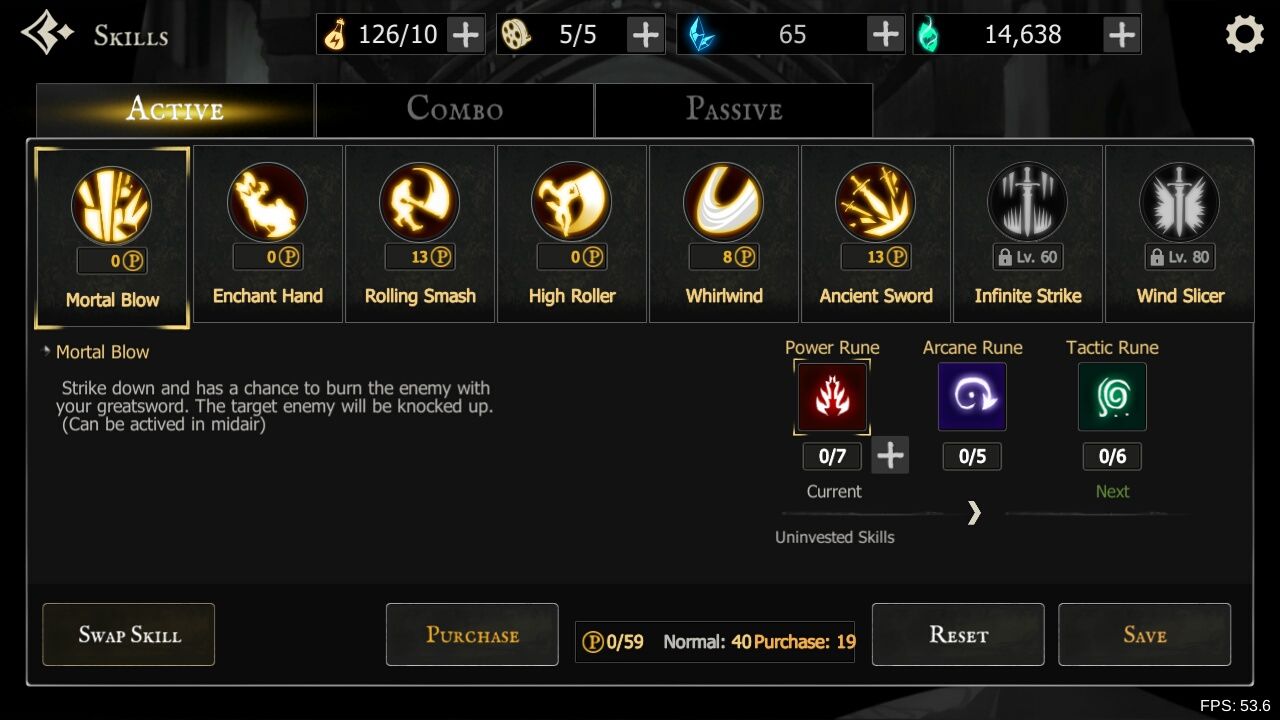Open the Purchase skill points button
1280x720 pixels.
click(x=472, y=634)
